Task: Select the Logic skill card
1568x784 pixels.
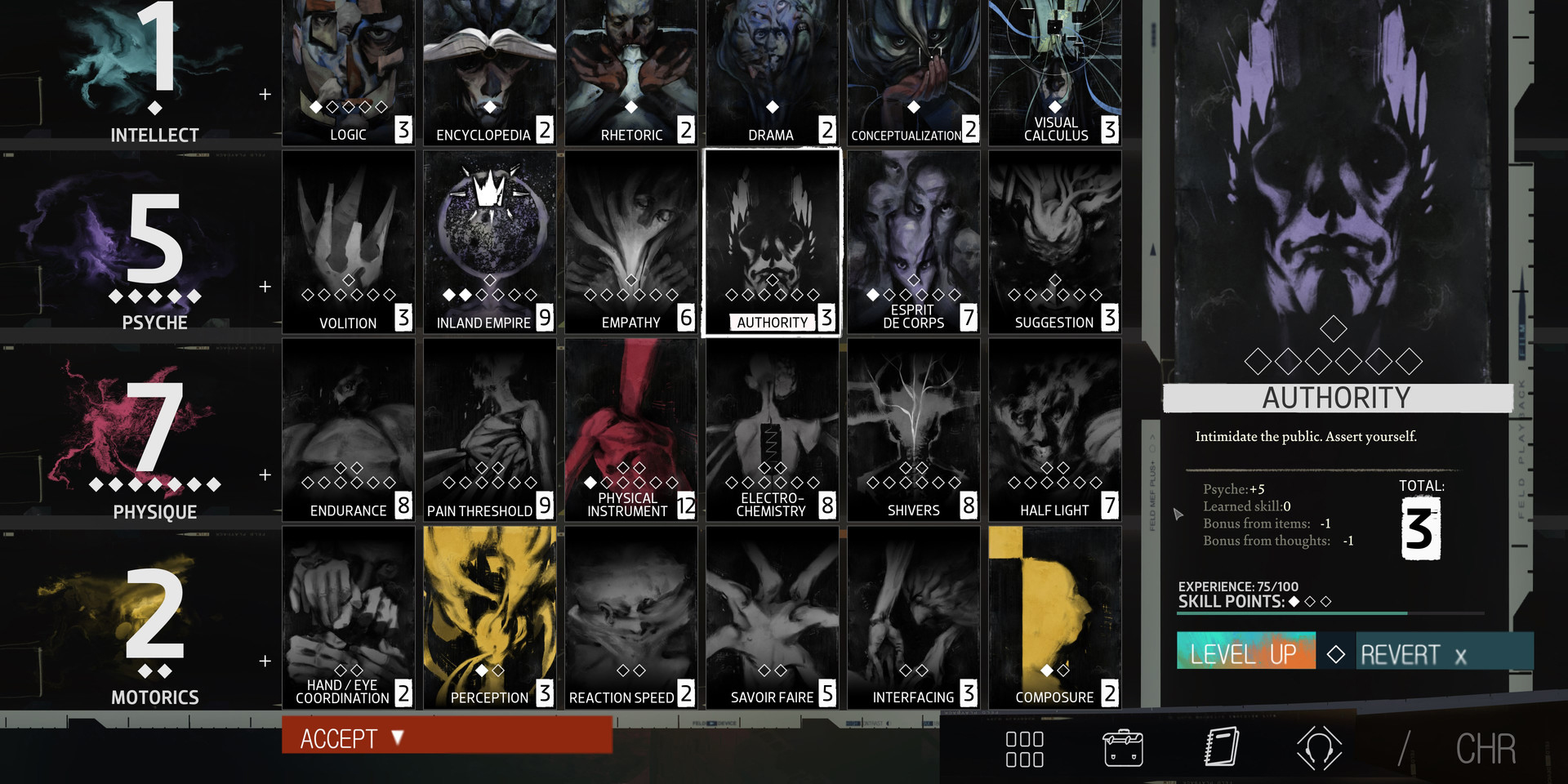Action: tap(348, 73)
